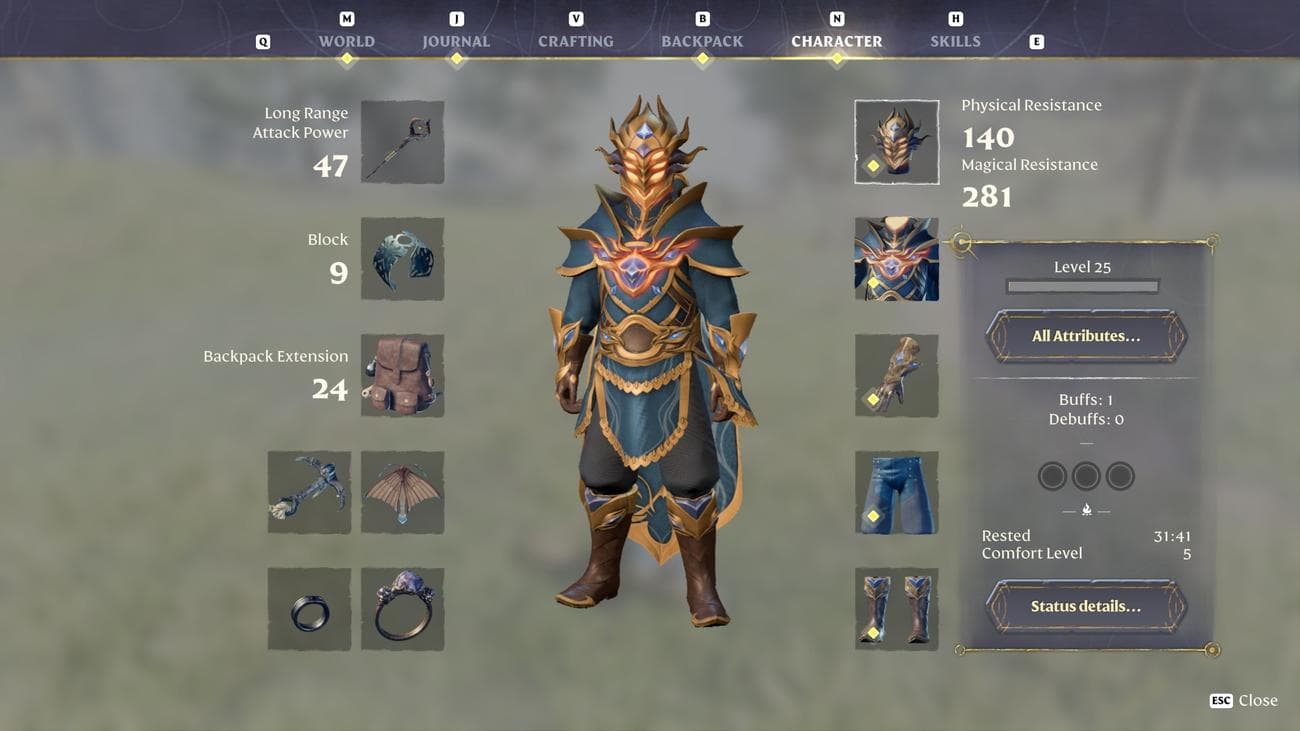Select the glider slot
1300x731 pixels.
pyautogui.click(x=402, y=492)
